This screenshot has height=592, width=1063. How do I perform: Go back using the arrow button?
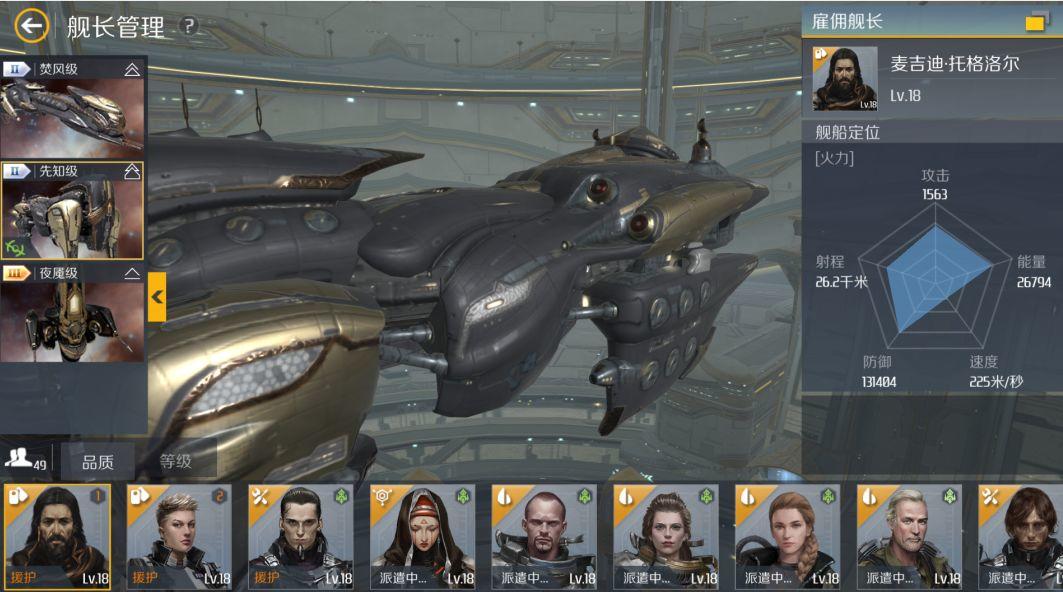(31, 26)
